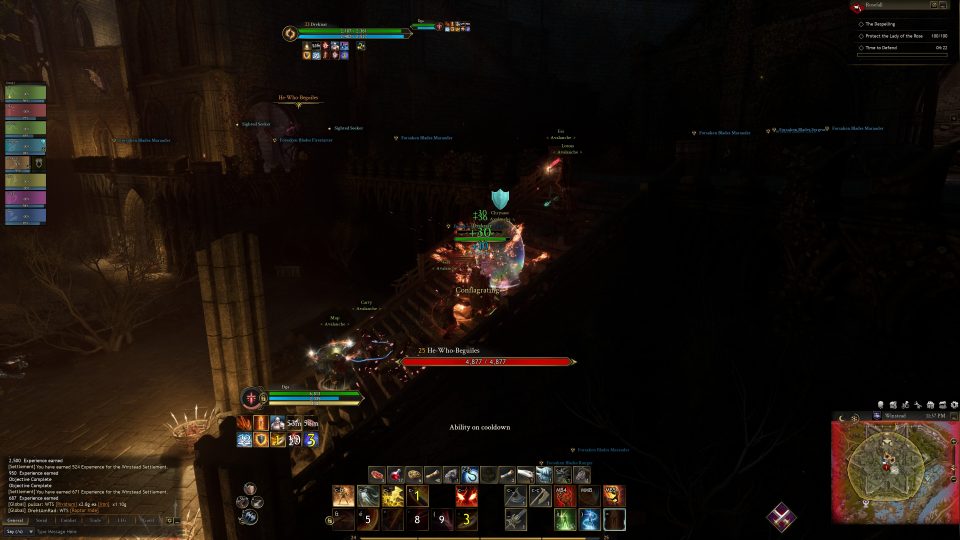Activate the red demon eyes ability
960x540 pixels.
(x=466, y=496)
